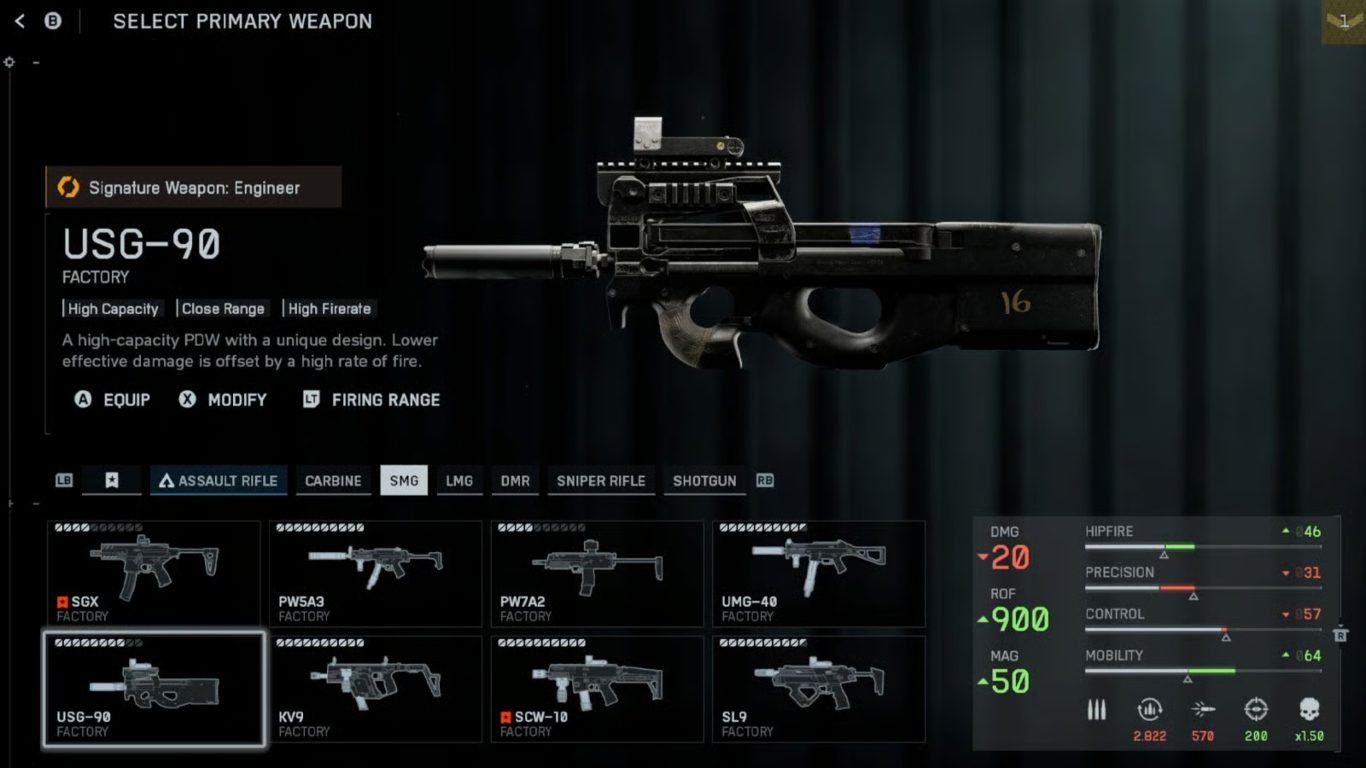Select the UMG-40 weapon tile

point(818,574)
